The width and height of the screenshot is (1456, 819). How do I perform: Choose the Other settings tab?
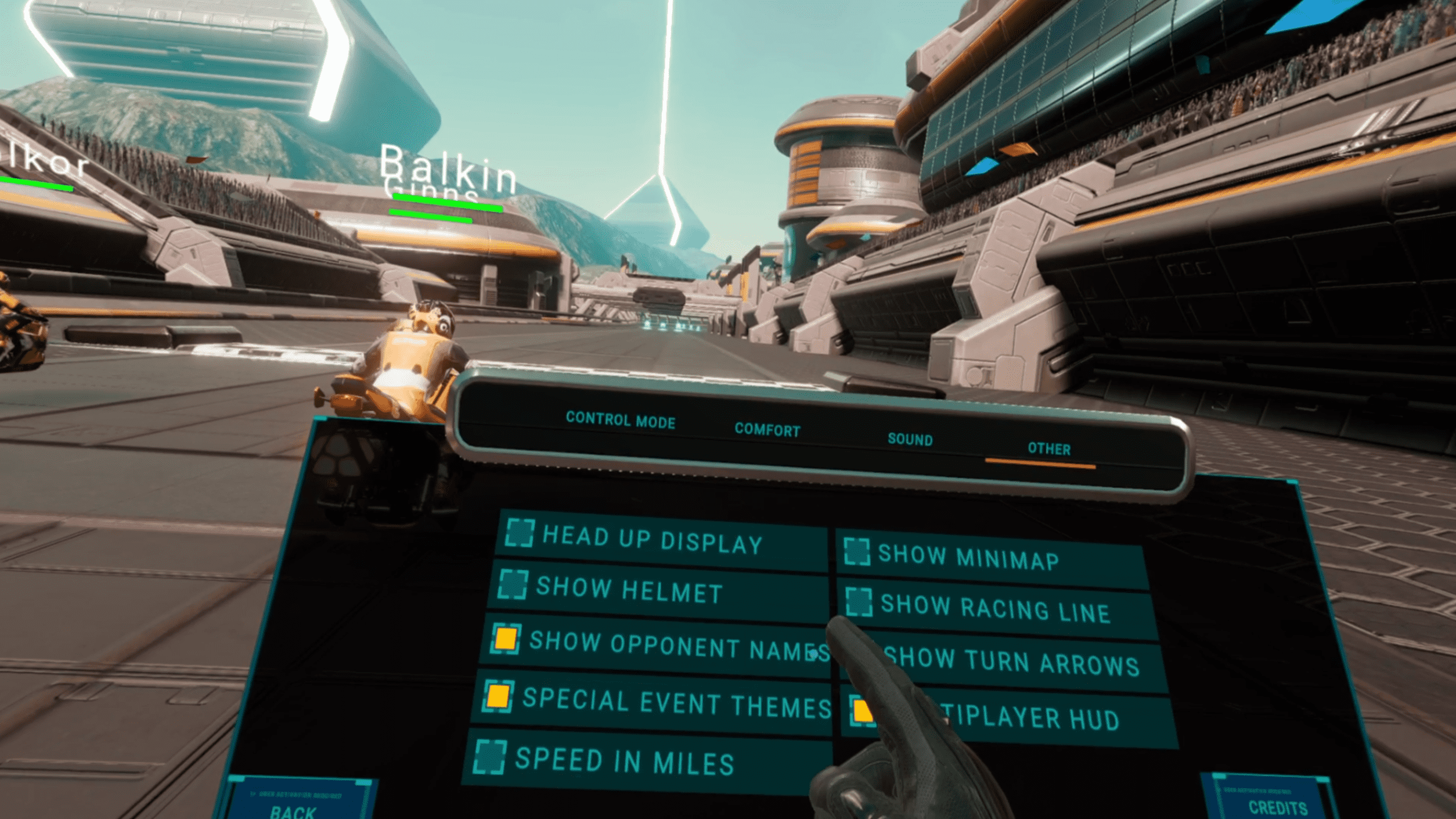(1048, 449)
